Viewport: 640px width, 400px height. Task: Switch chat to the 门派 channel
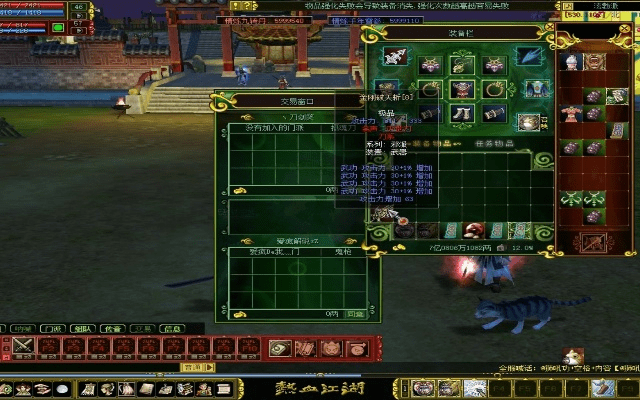click(x=51, y=328)
